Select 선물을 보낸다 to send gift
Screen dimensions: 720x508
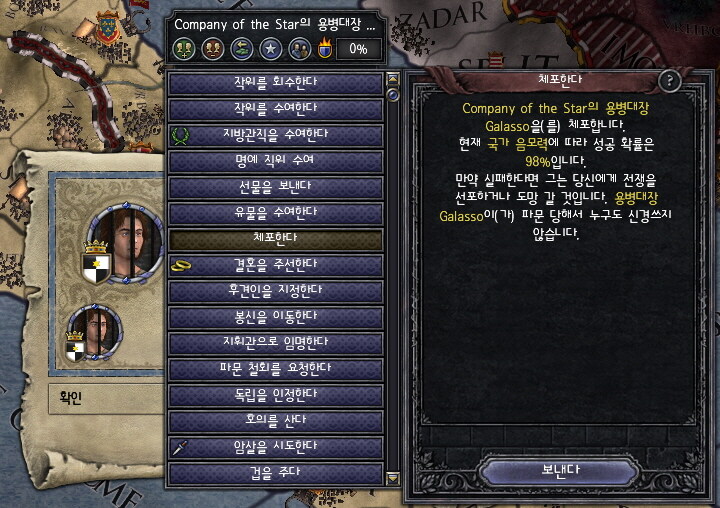(x=276, y=186)
